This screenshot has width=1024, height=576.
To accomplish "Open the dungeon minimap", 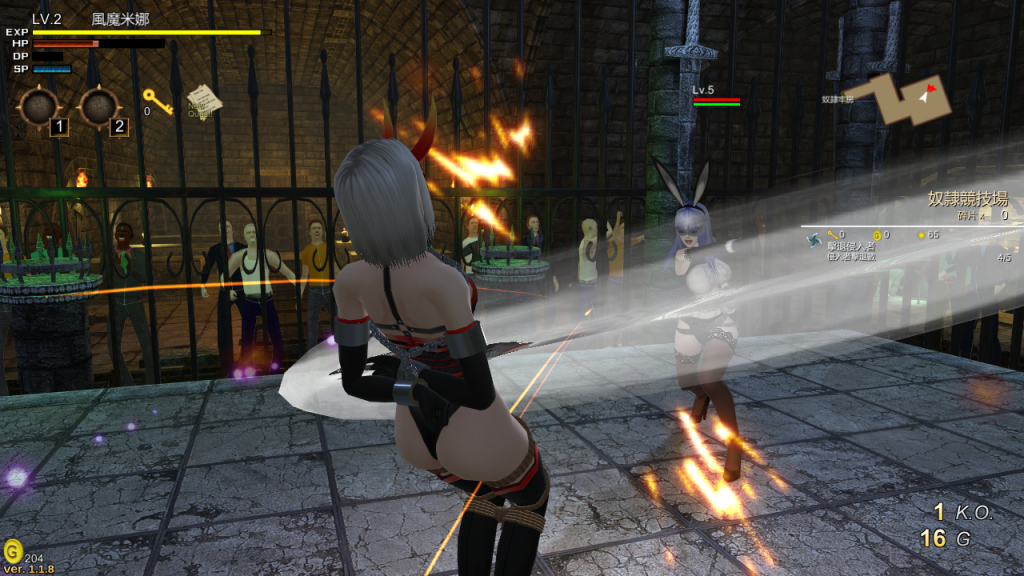I will click(909, 99).
